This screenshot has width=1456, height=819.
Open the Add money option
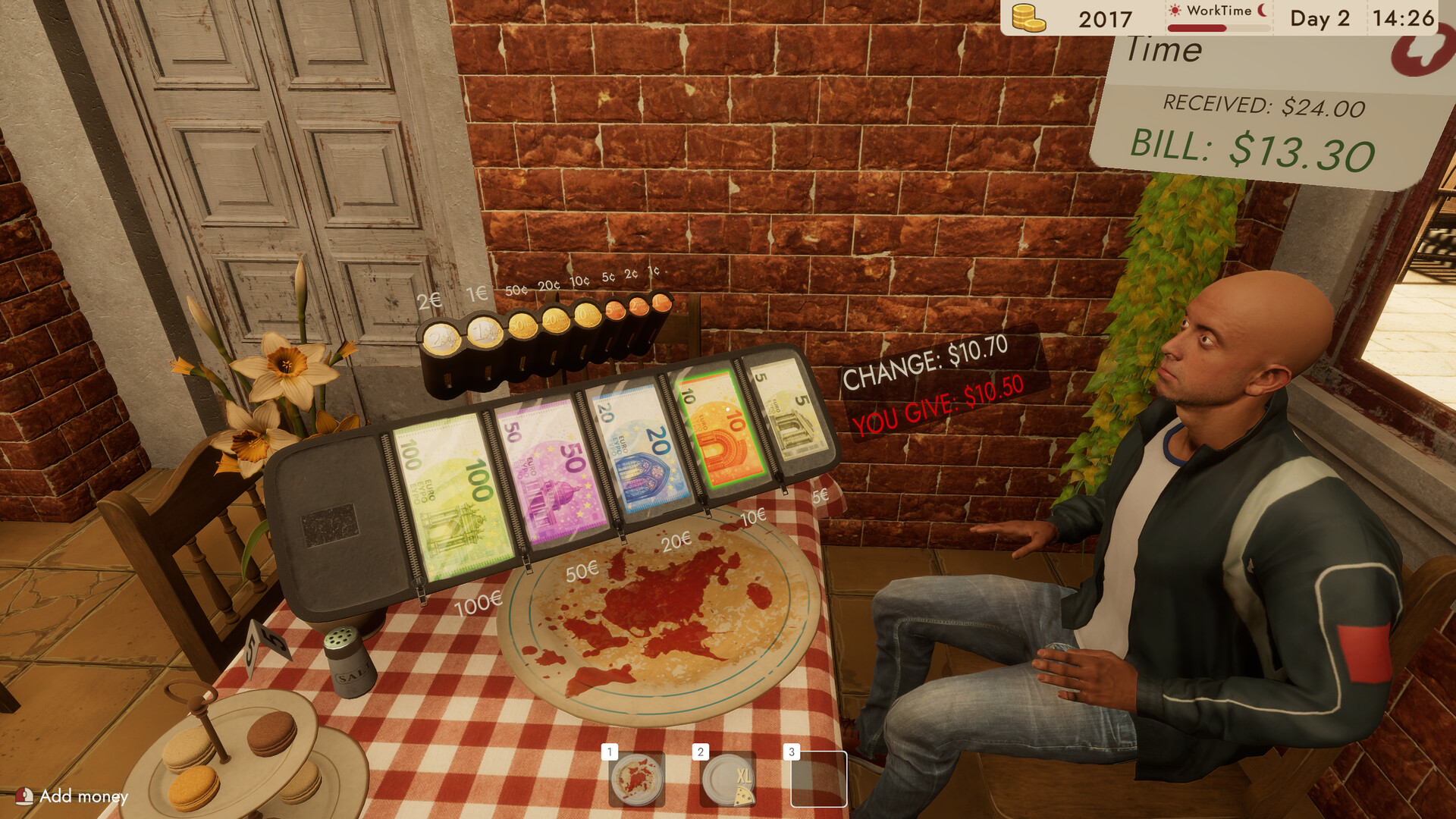click(72, 797)
